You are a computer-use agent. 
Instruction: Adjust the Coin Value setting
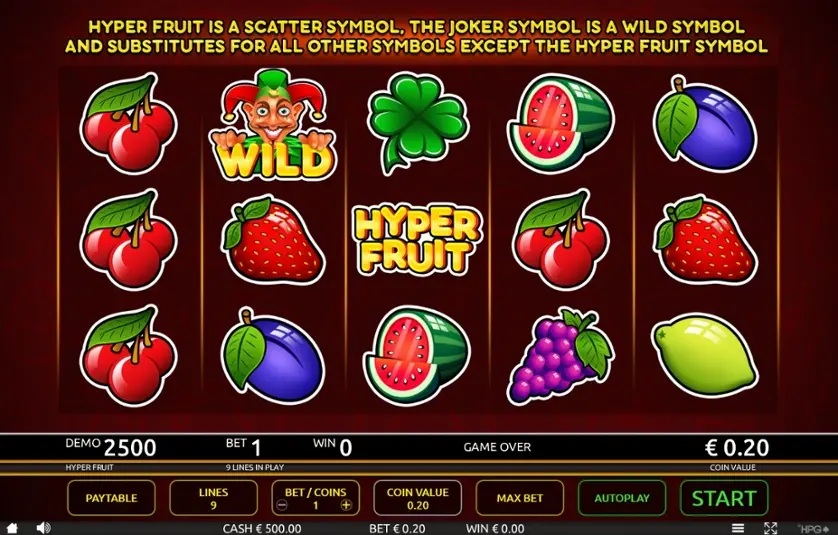pyautogui.click(x=417, y=497)
